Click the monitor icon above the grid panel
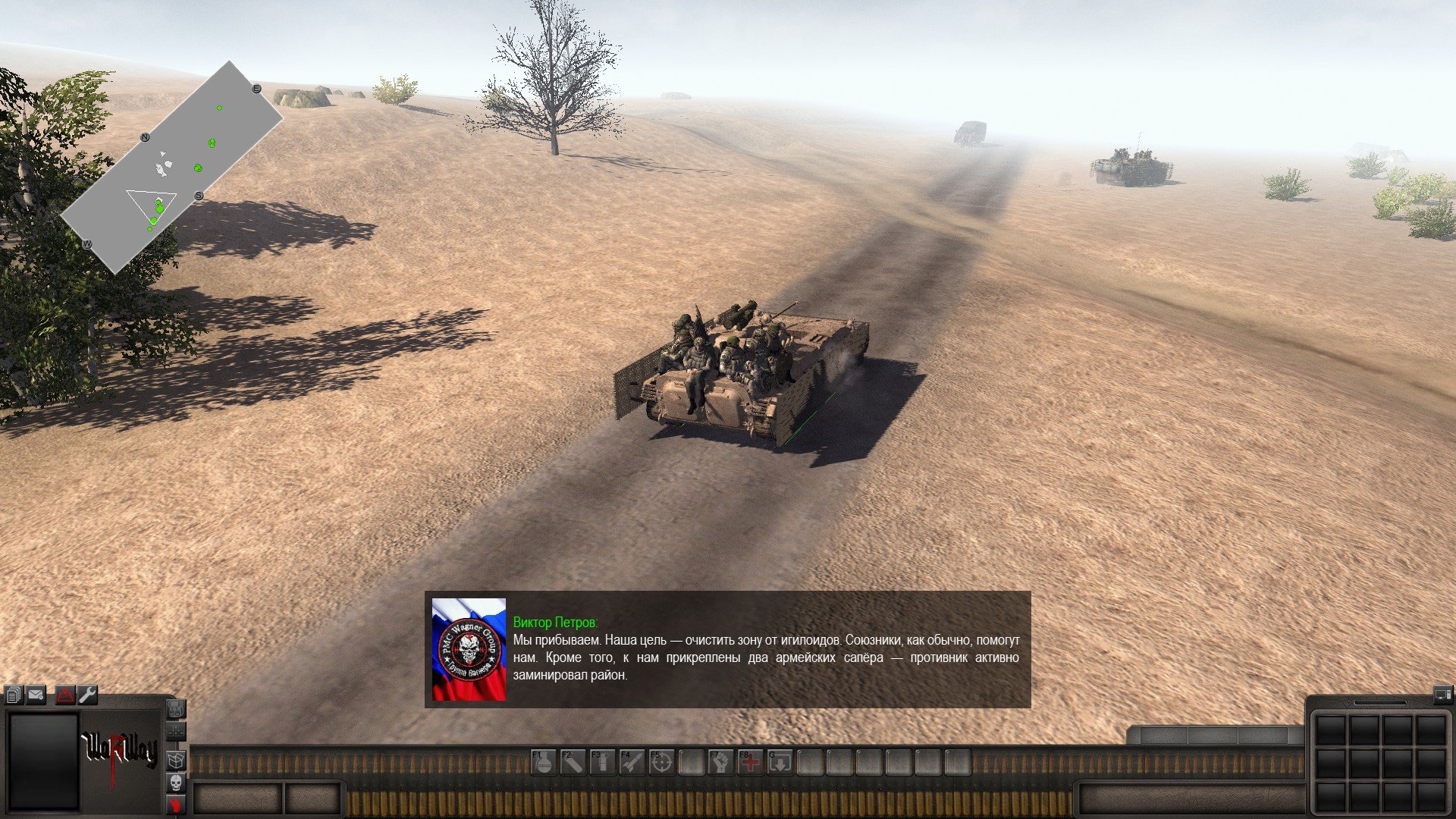Screen dimensions: 1456x819 click(x=1441, y=693)
